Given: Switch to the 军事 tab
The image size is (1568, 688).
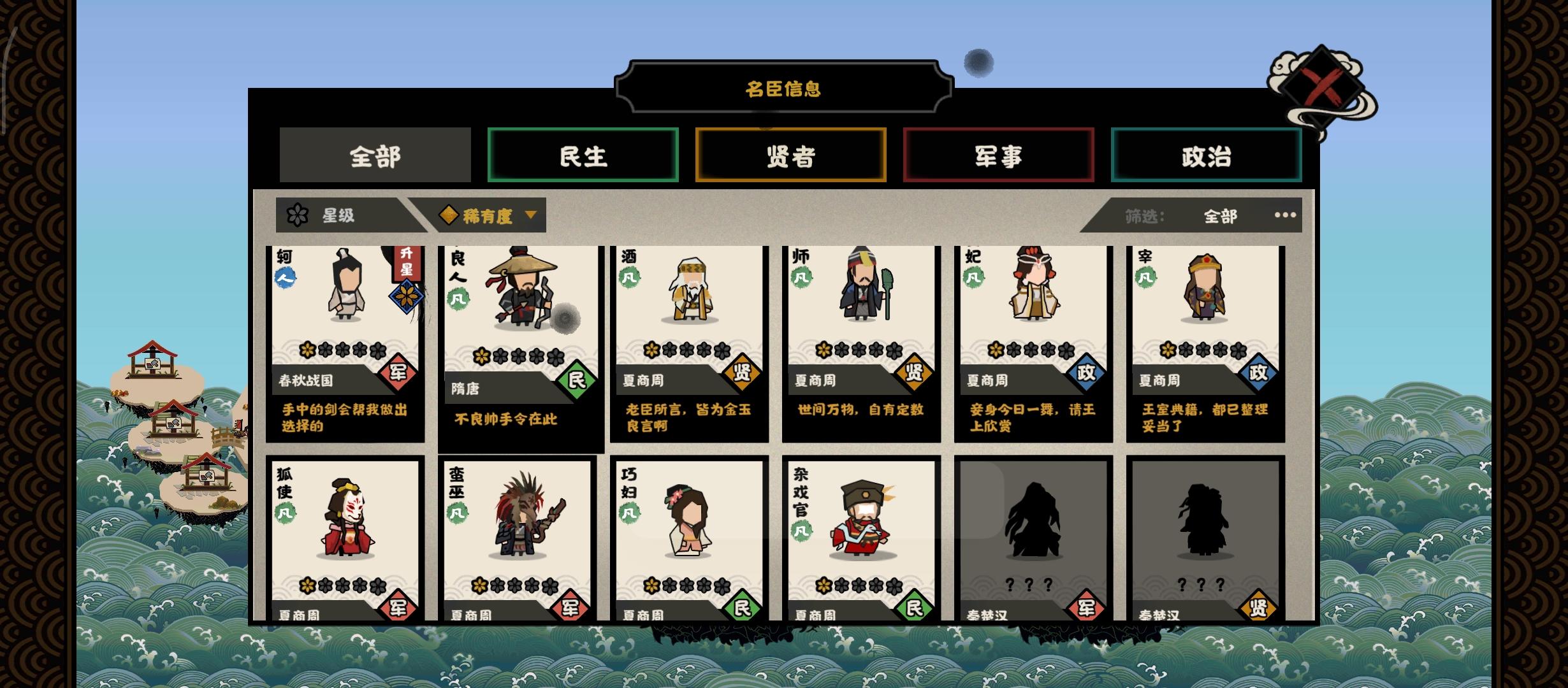Looking at the screenshot, I should coord(998,155).
